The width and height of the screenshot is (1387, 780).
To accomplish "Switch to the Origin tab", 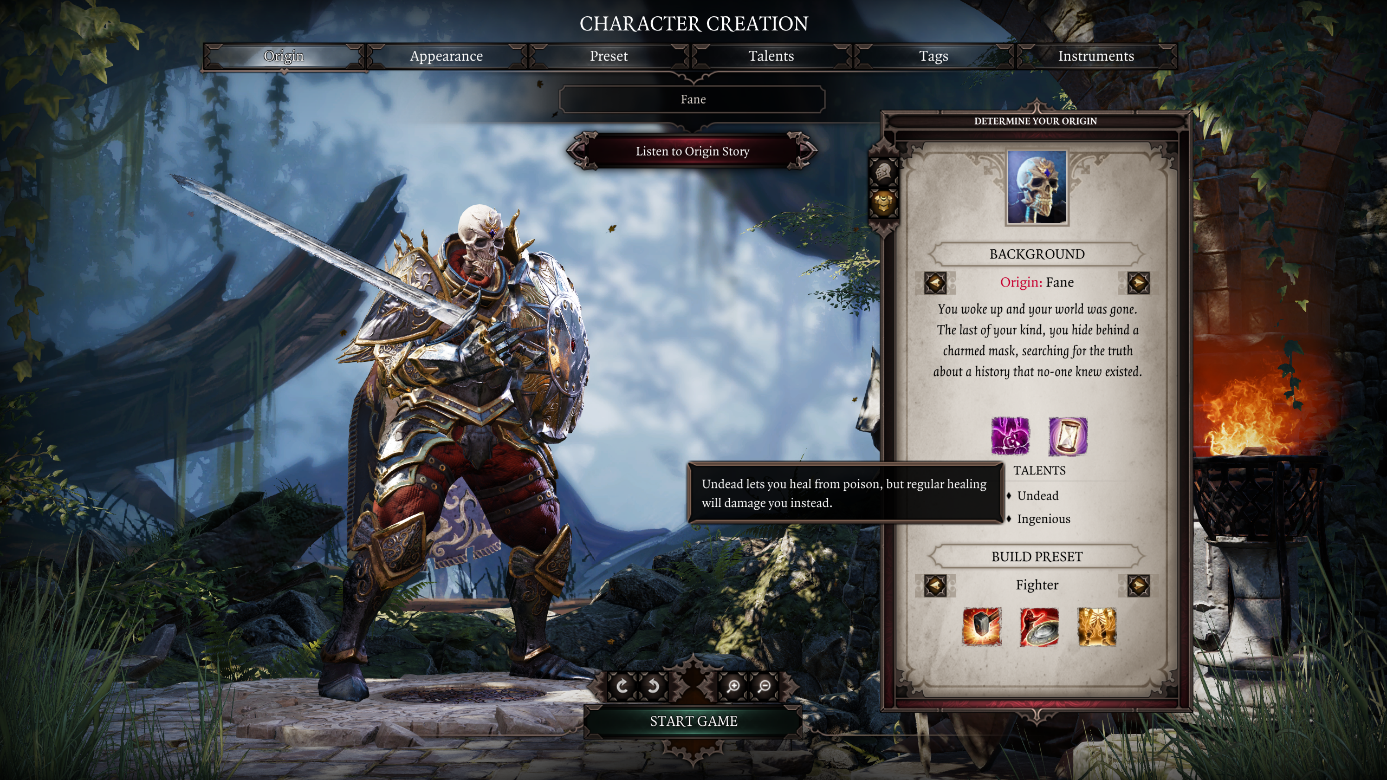I will tap(284, 57).
